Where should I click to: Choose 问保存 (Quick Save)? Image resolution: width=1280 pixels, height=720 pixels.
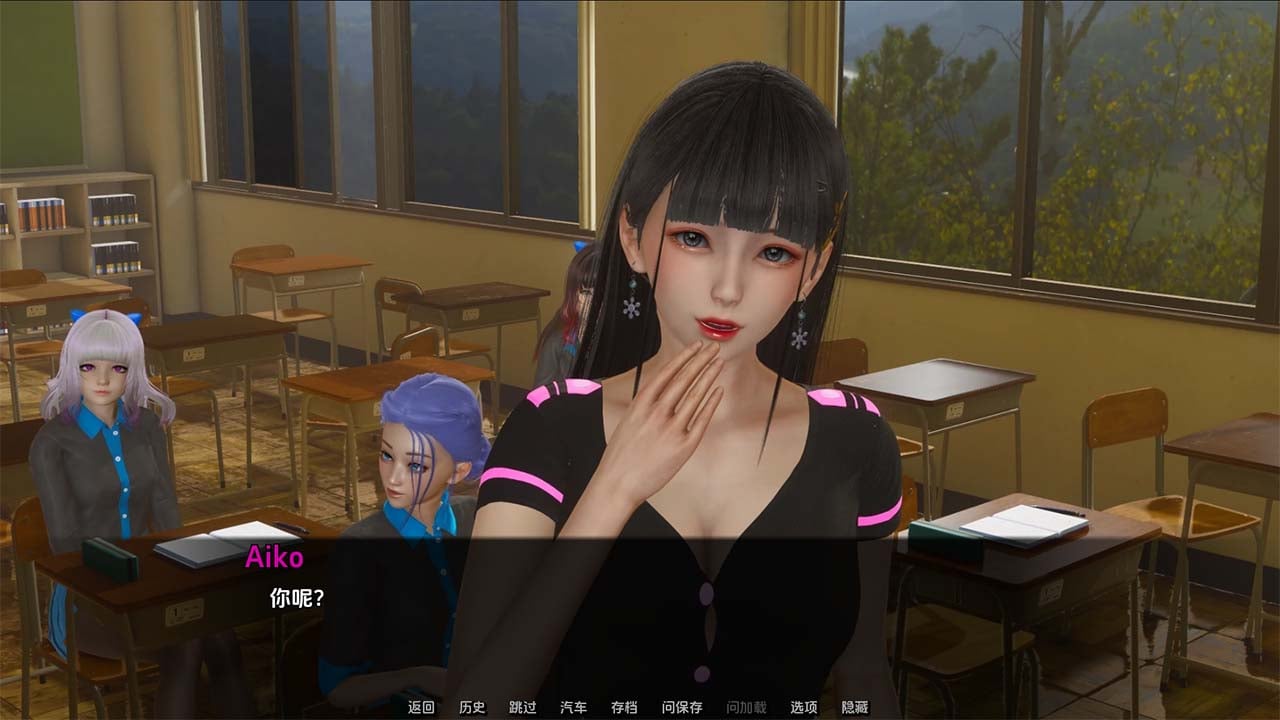[x=682, y=707]
